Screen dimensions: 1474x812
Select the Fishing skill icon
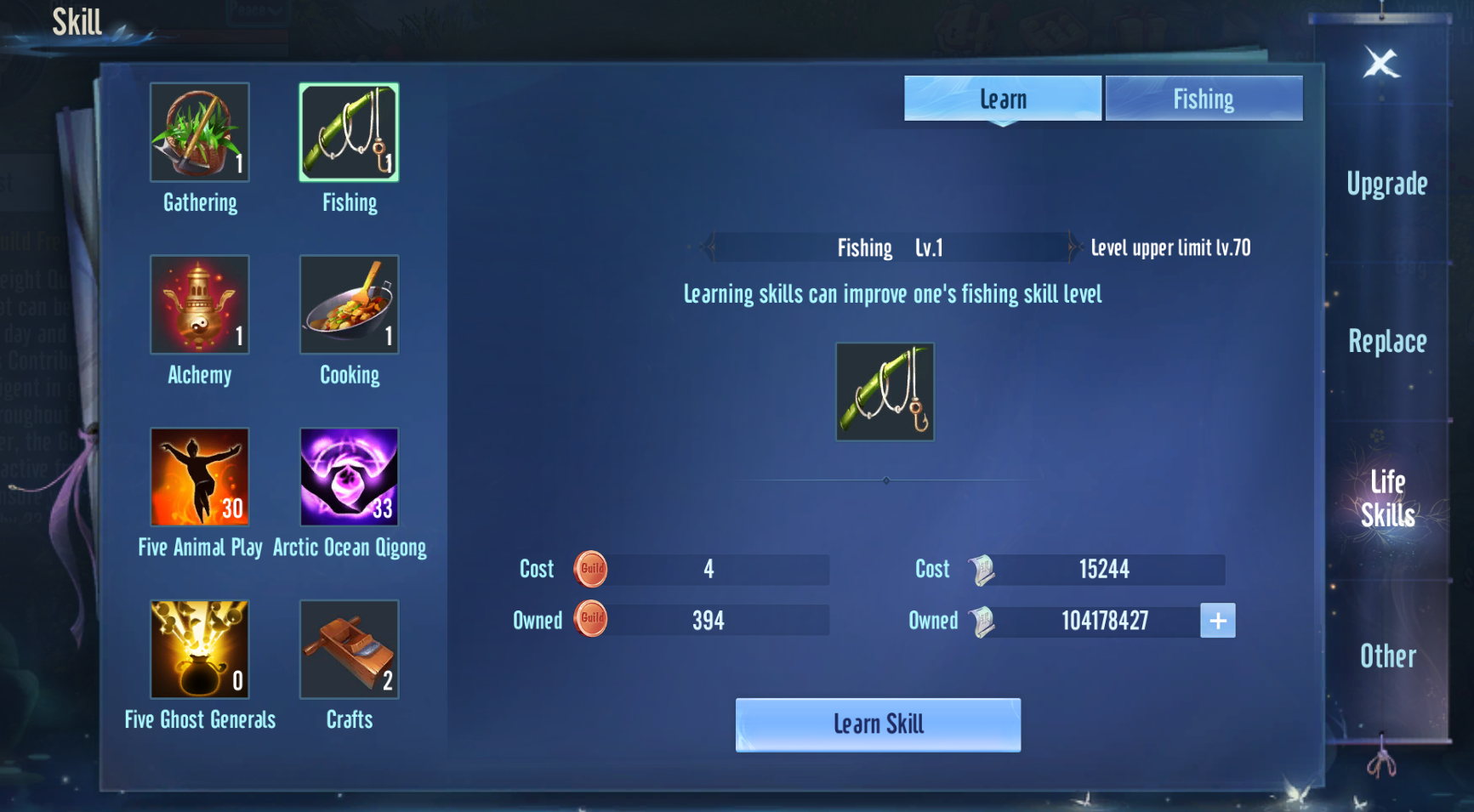[x=349, y=133]
